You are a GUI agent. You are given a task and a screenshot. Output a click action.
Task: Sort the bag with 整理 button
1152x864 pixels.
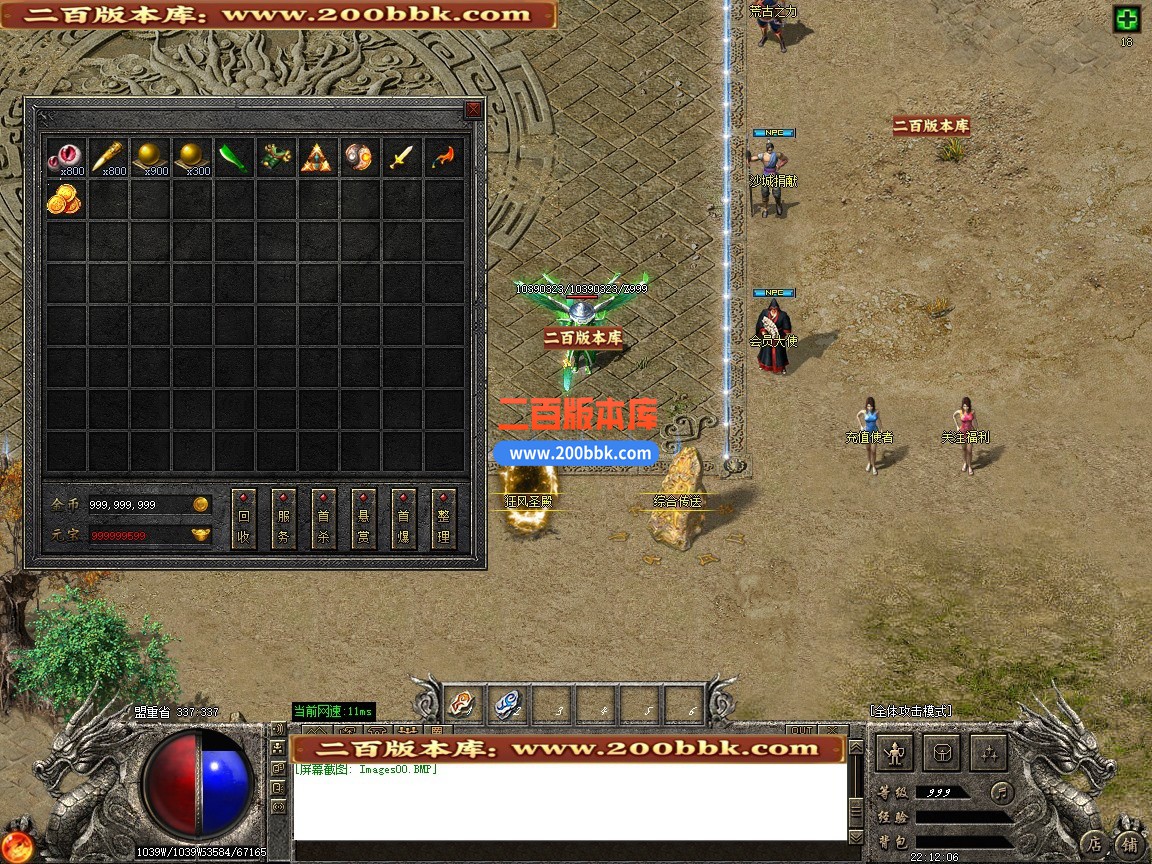(x=444, y=519)
